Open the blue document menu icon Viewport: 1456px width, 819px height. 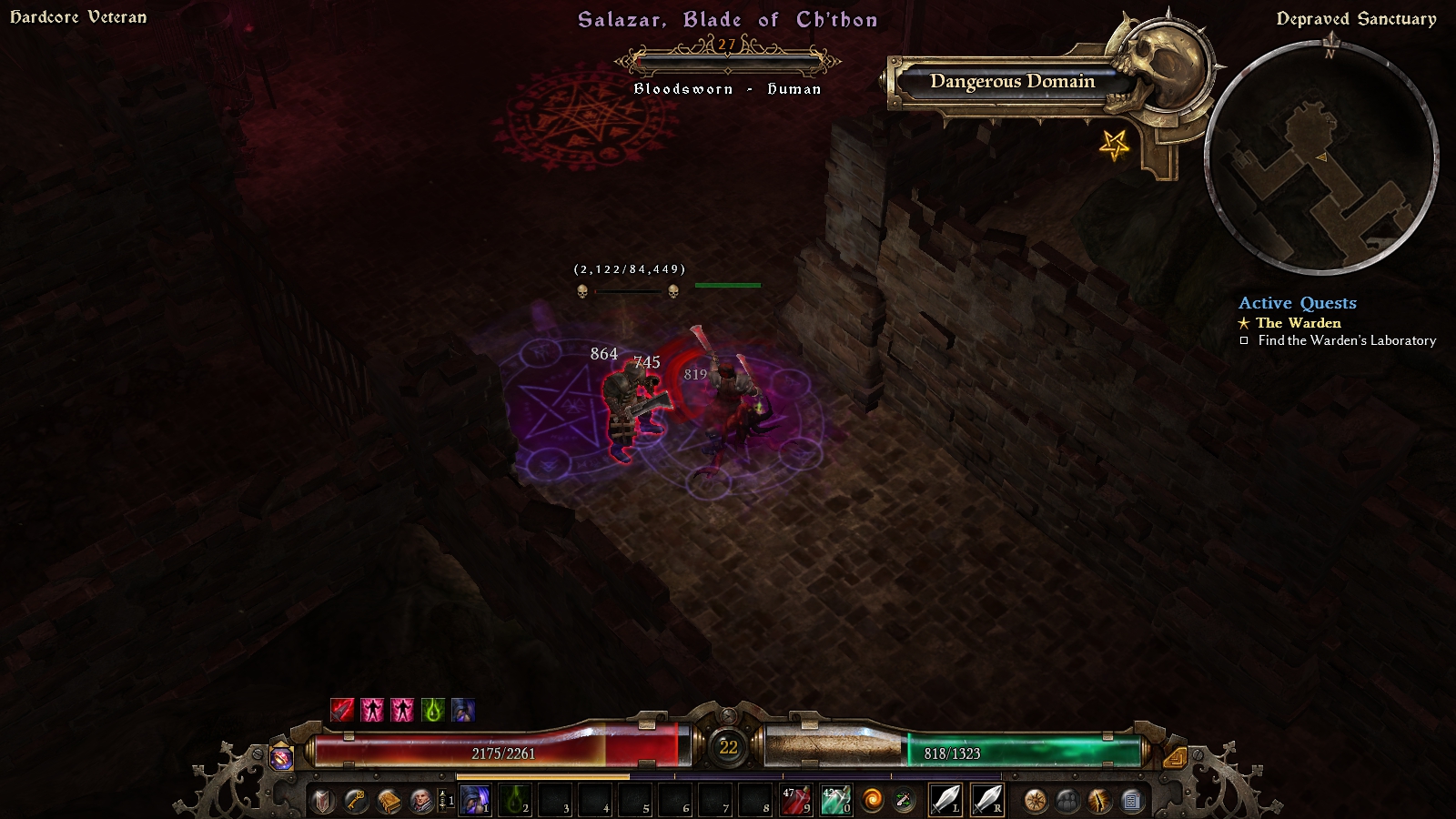coord(1132,801)
